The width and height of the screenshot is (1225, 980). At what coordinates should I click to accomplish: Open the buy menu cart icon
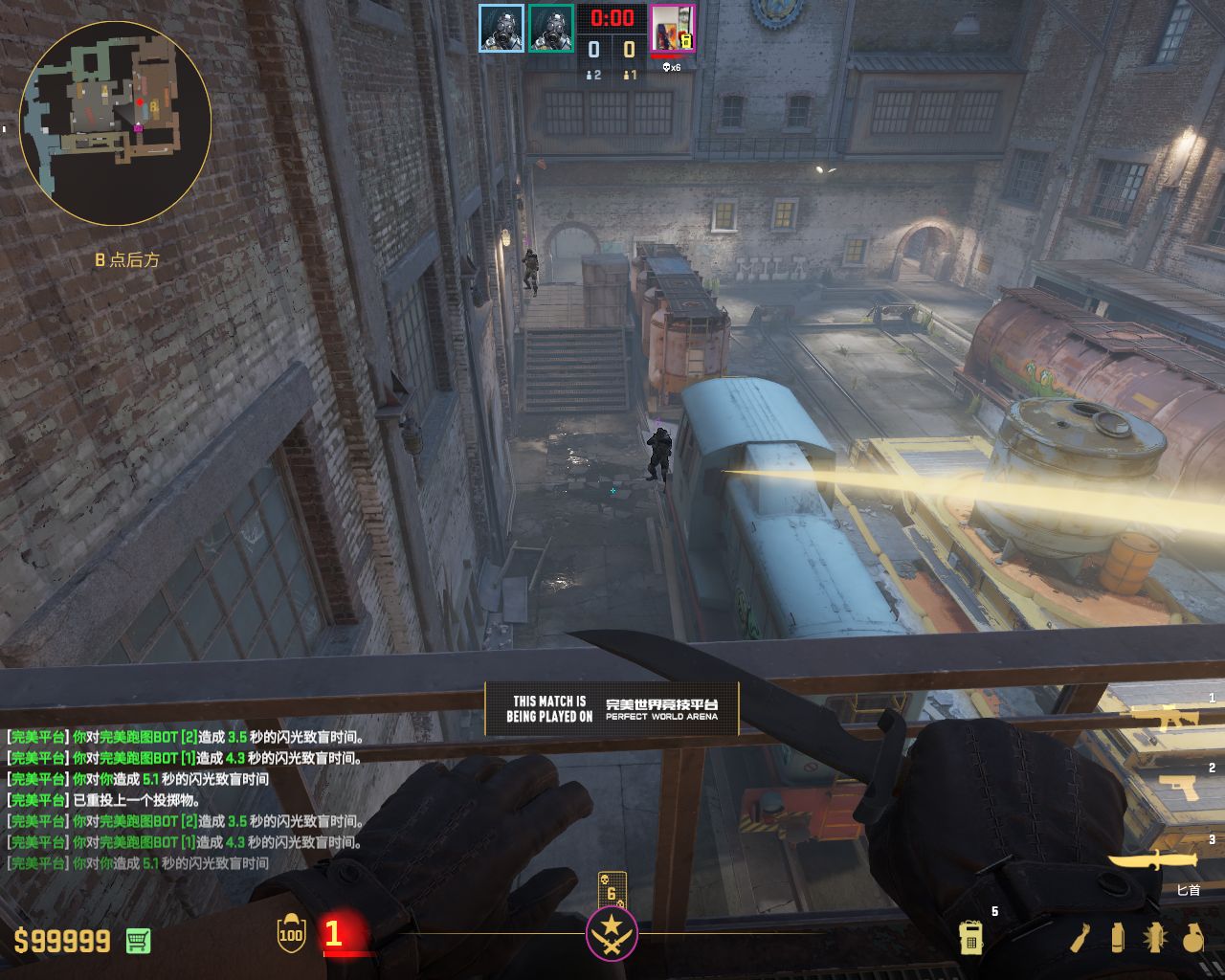tap(138, 941)
